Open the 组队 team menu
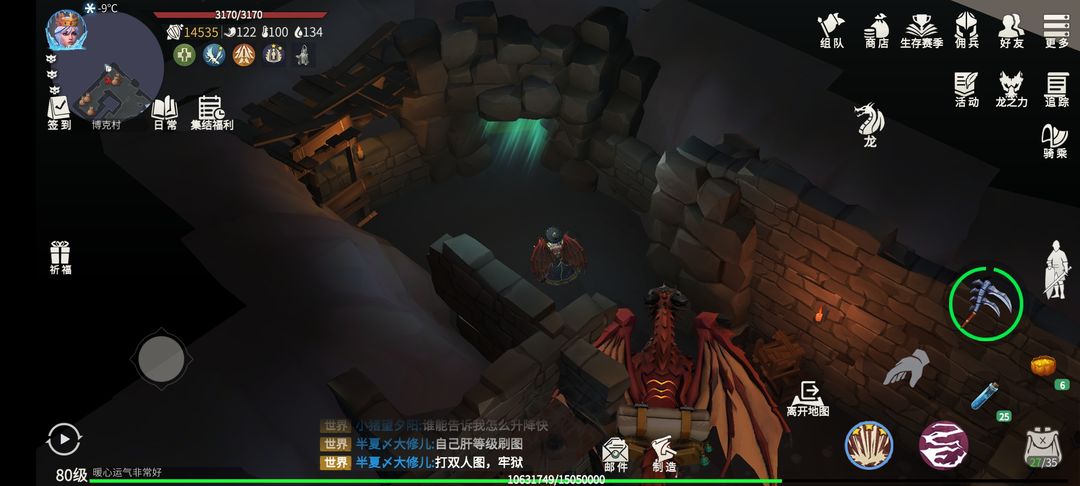1080x486 pixels. point(831,31)
